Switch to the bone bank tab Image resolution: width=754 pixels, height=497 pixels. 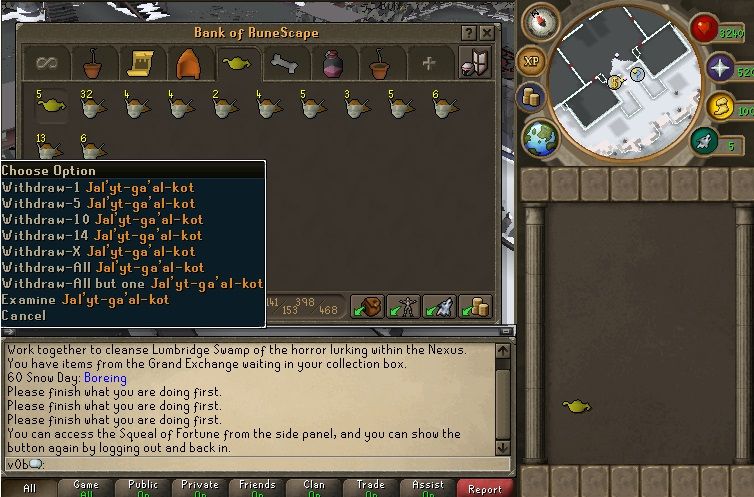[x=285, y=64]
